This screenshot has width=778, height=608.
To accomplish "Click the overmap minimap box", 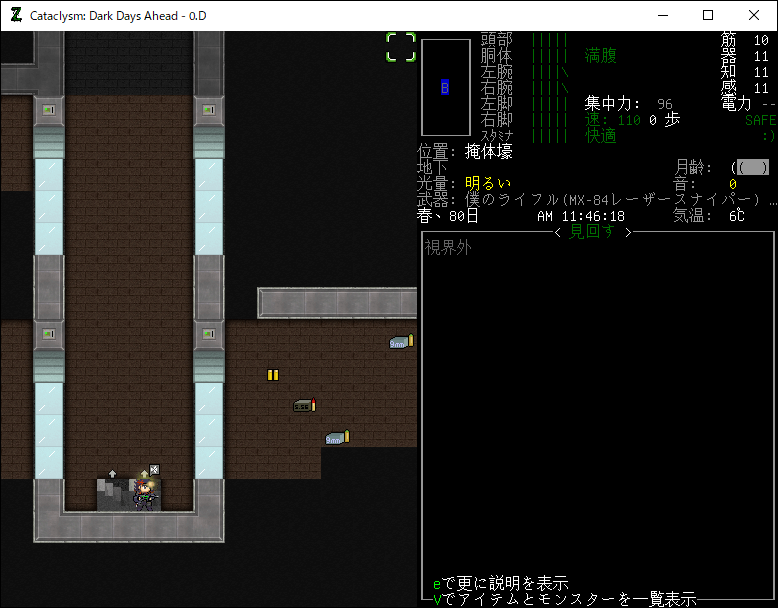I will [446, 88].
